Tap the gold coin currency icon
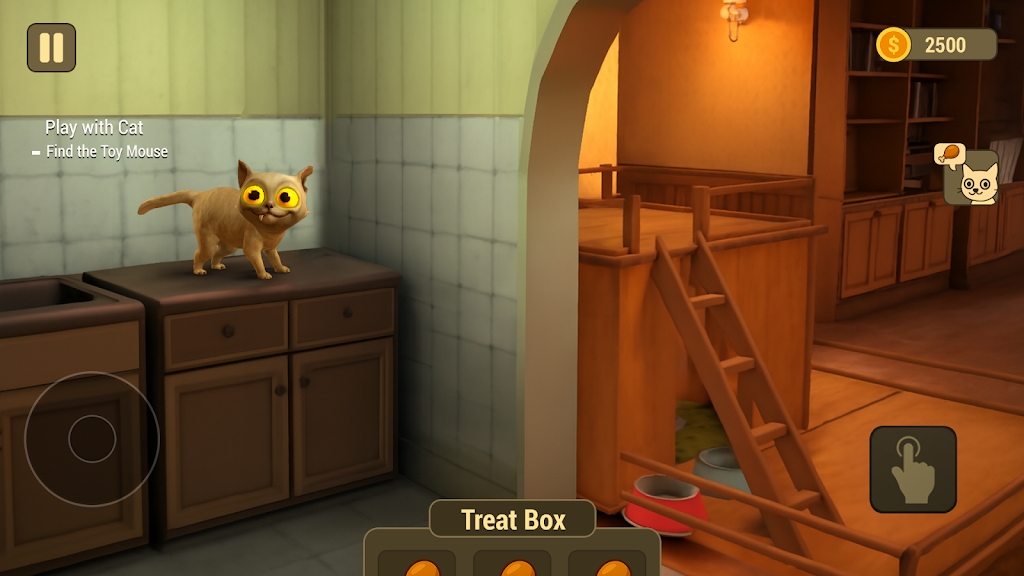 893,44
